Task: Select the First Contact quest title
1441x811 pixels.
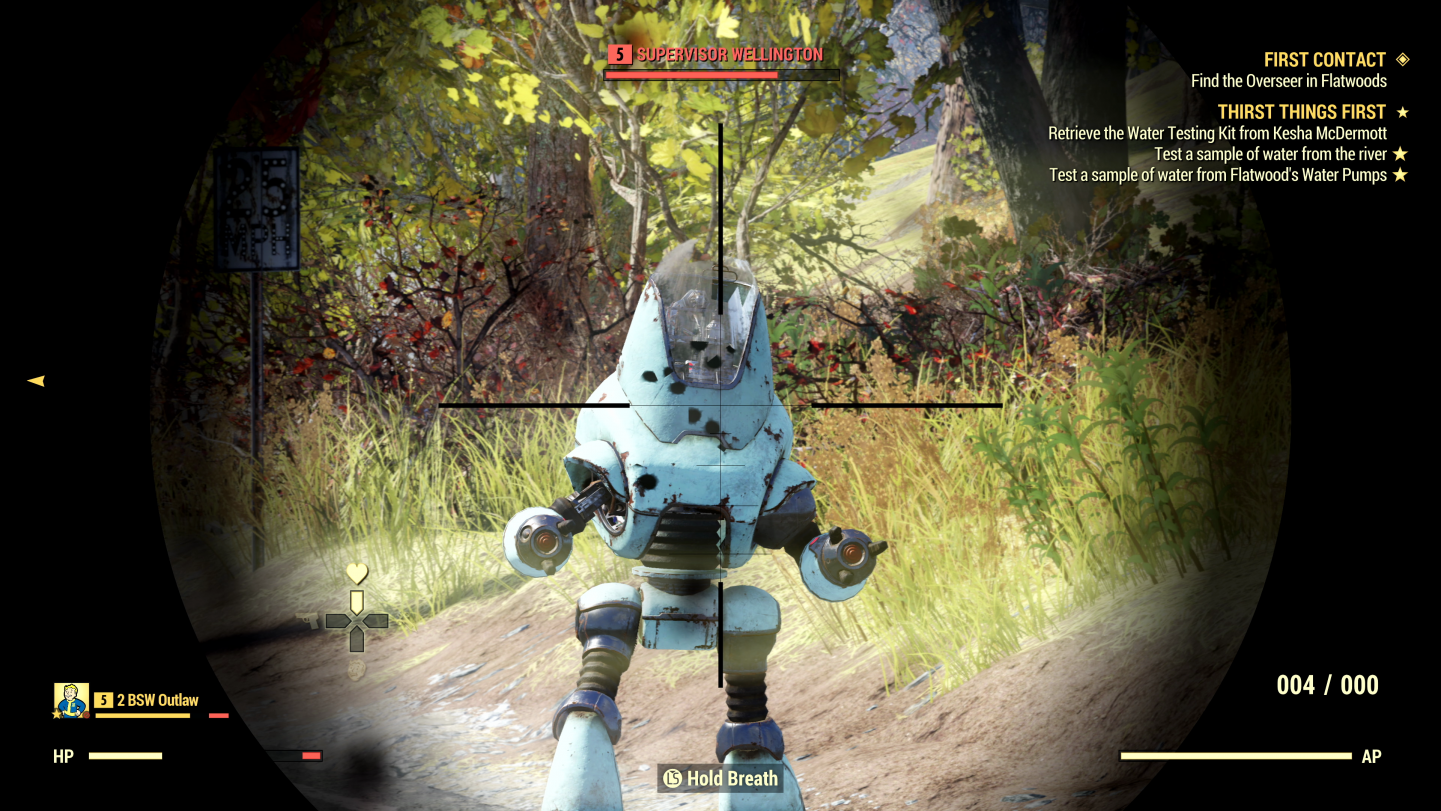Action: click(1324, 60)
